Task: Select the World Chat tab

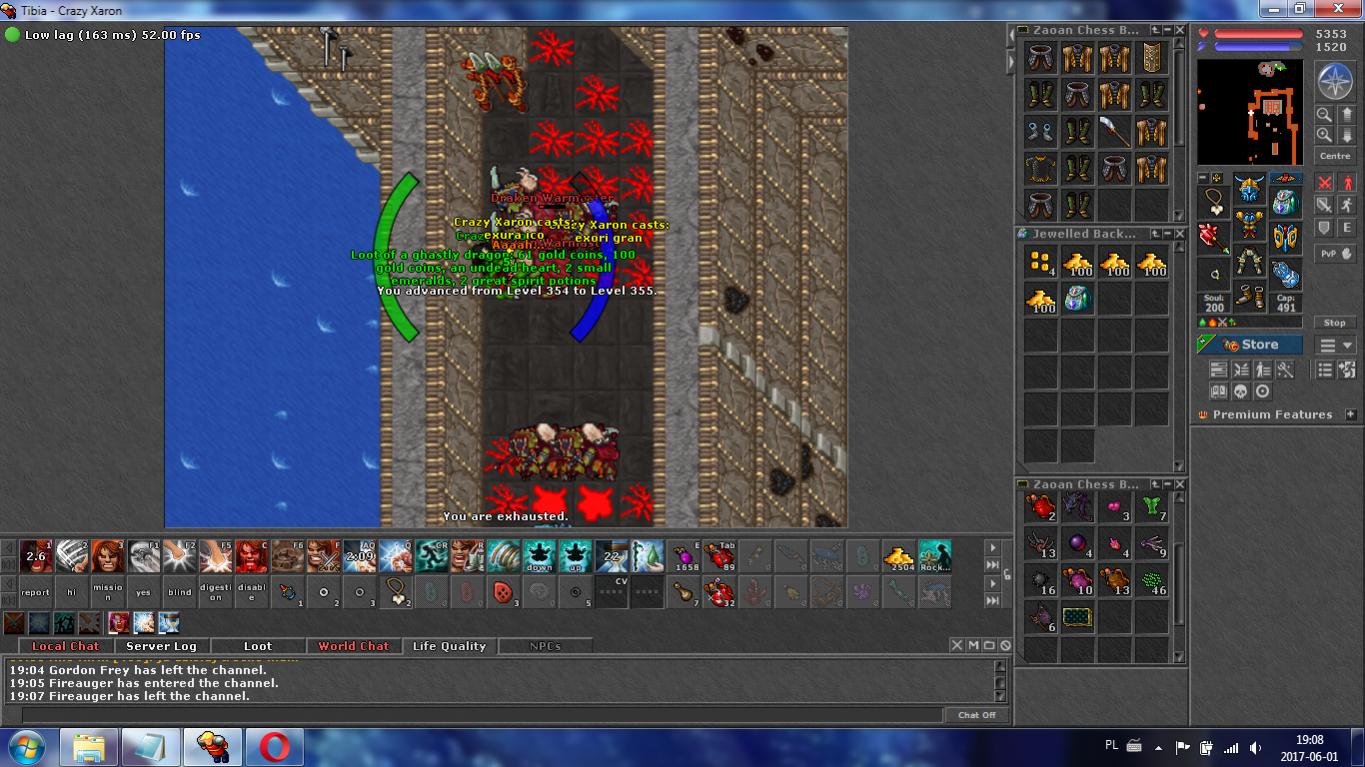Action: [353, 646]
